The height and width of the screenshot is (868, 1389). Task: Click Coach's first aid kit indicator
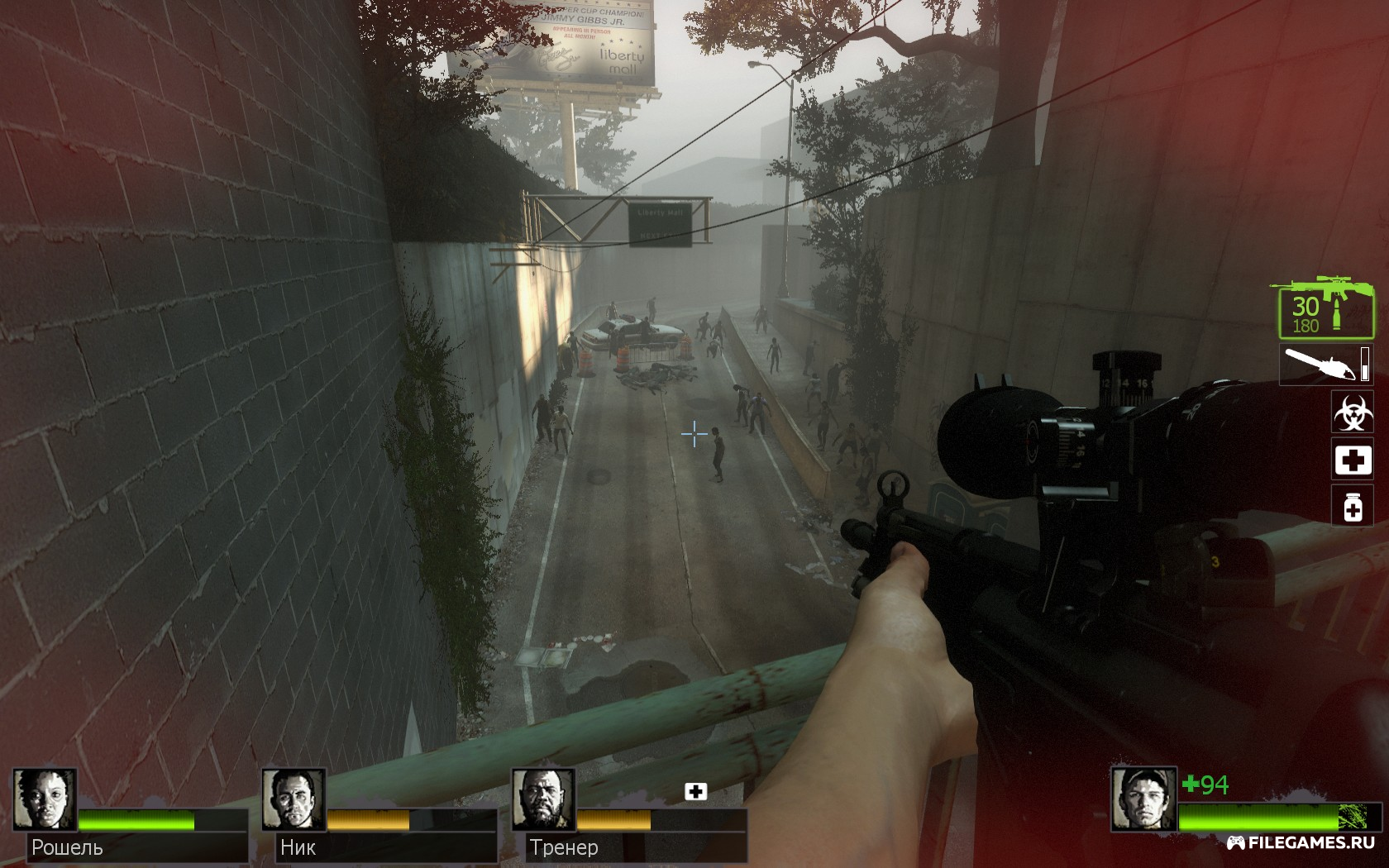pyautogui.click(x=696, y=792)
